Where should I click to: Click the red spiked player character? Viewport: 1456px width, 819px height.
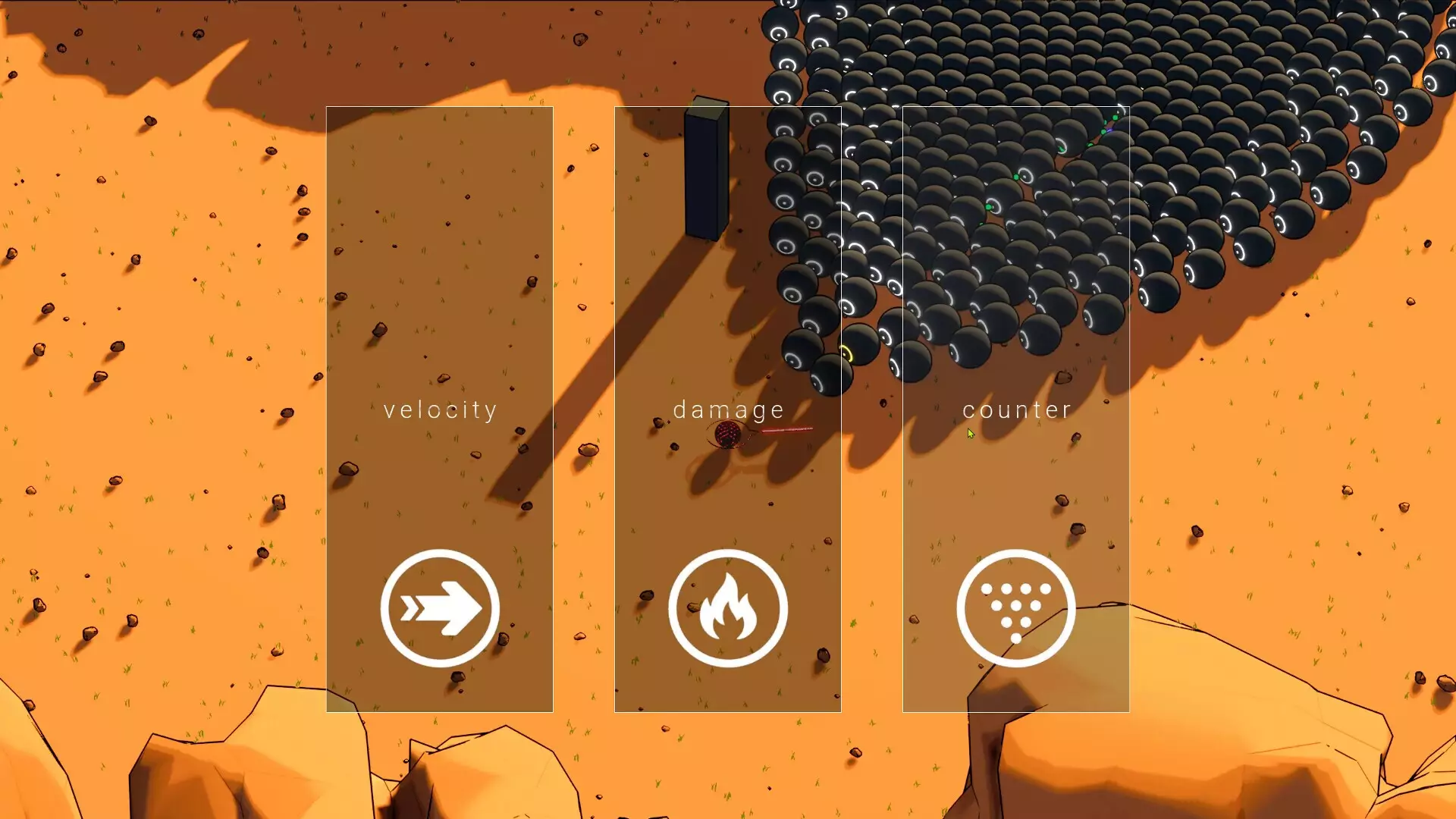730,434
